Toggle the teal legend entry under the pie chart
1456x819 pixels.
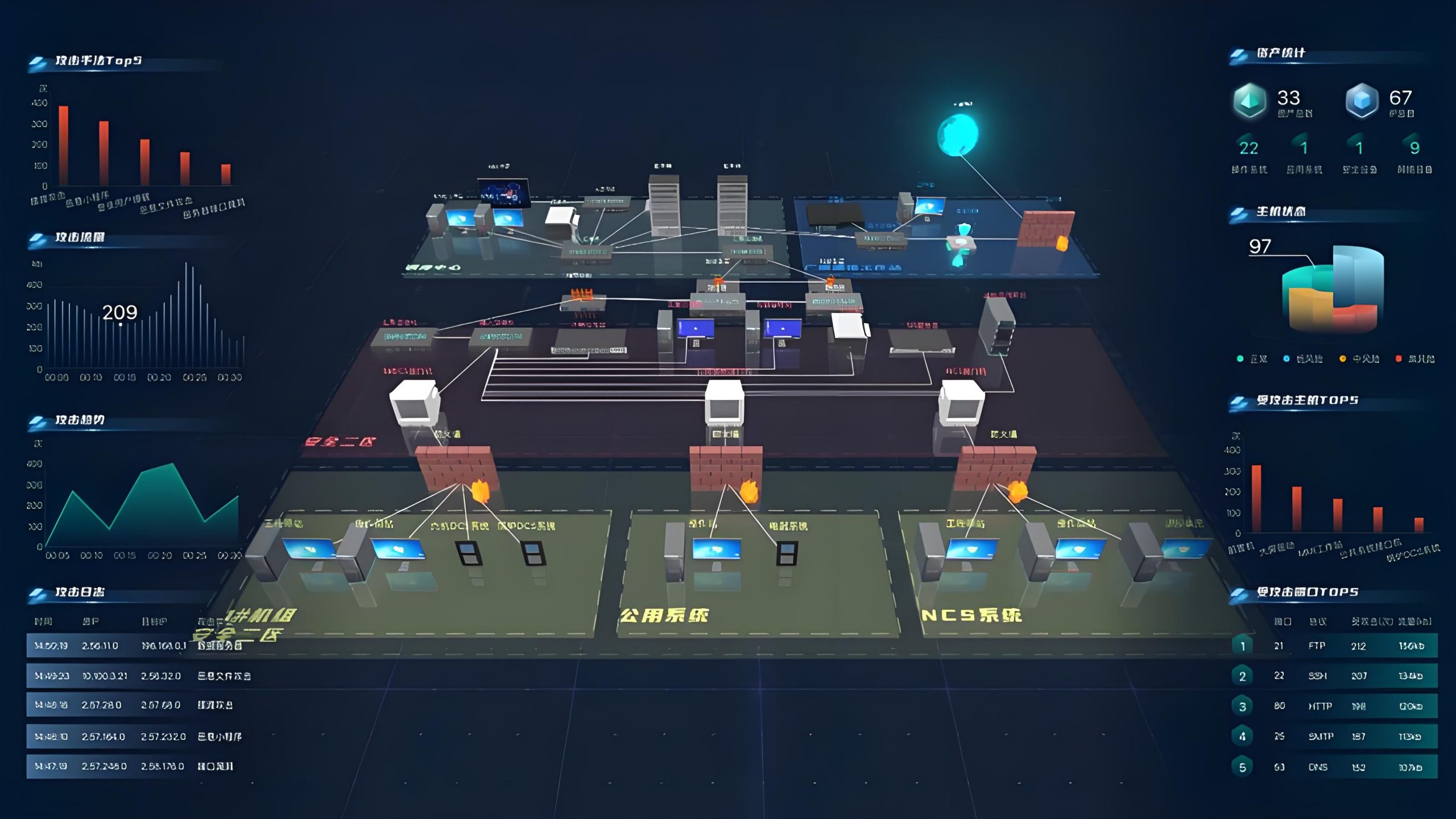click(x=1252, y=359)
